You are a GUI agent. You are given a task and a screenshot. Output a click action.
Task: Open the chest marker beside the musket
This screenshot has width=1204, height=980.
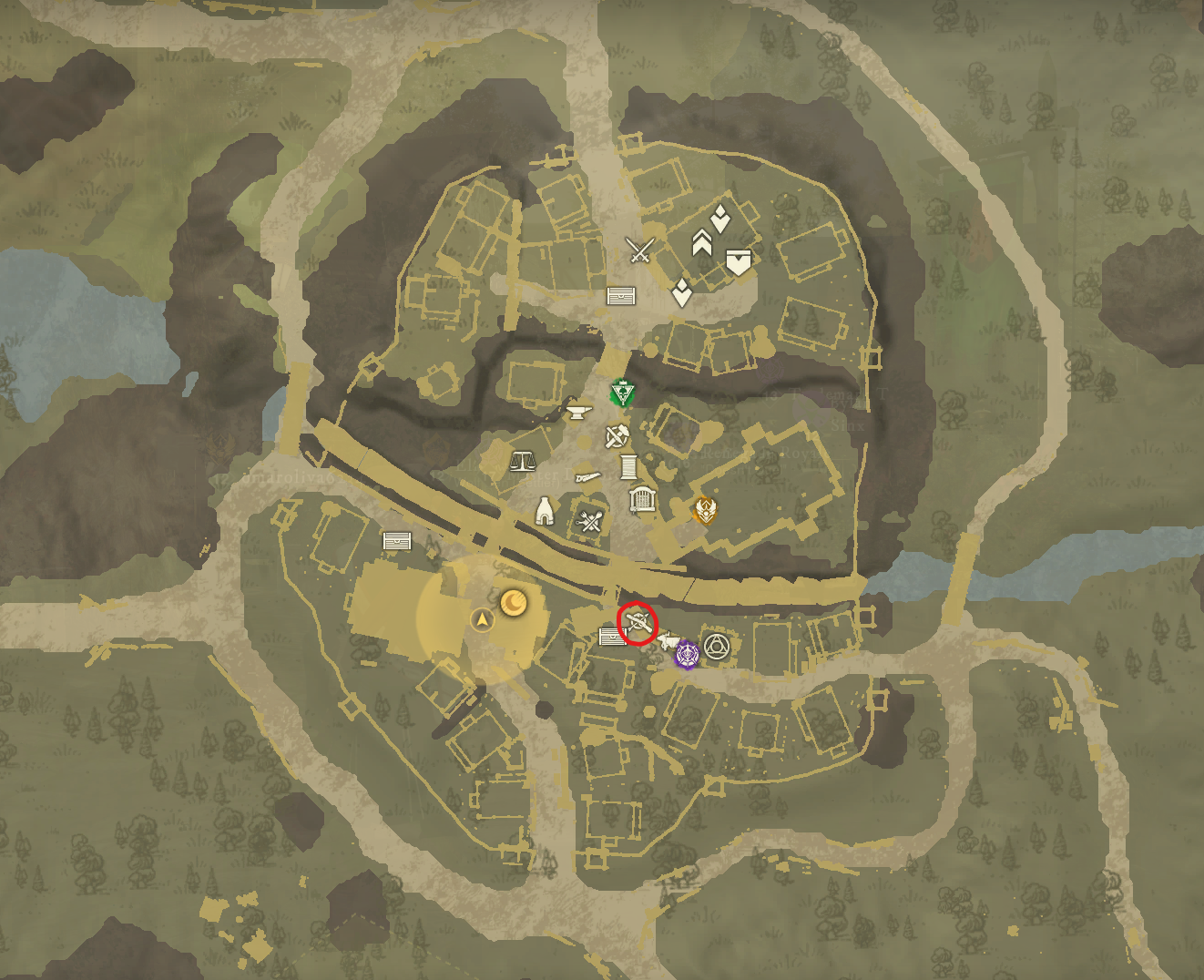coord(613,637)
